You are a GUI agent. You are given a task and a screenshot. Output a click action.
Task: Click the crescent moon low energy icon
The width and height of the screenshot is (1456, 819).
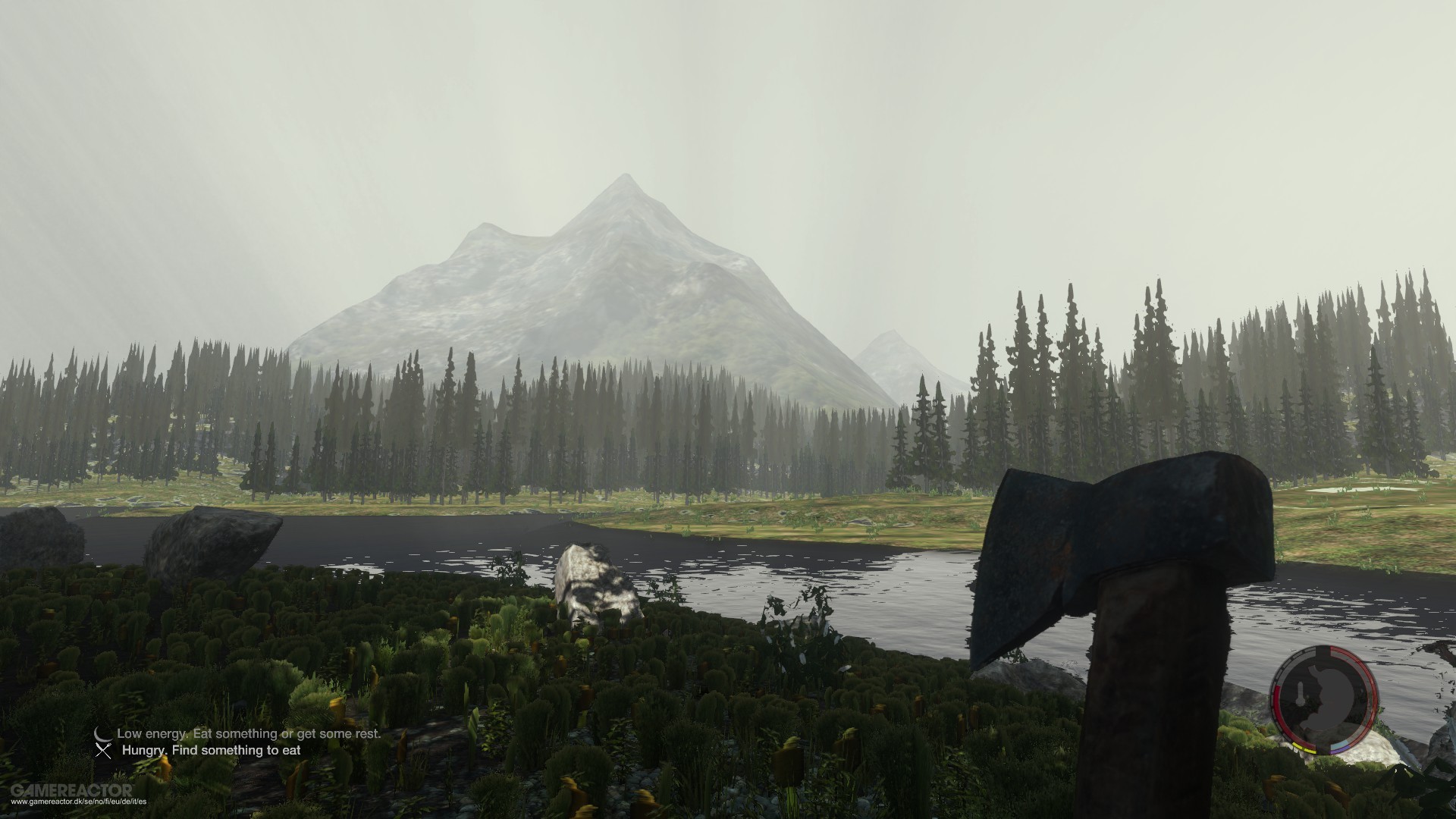(x=103, y=733)
